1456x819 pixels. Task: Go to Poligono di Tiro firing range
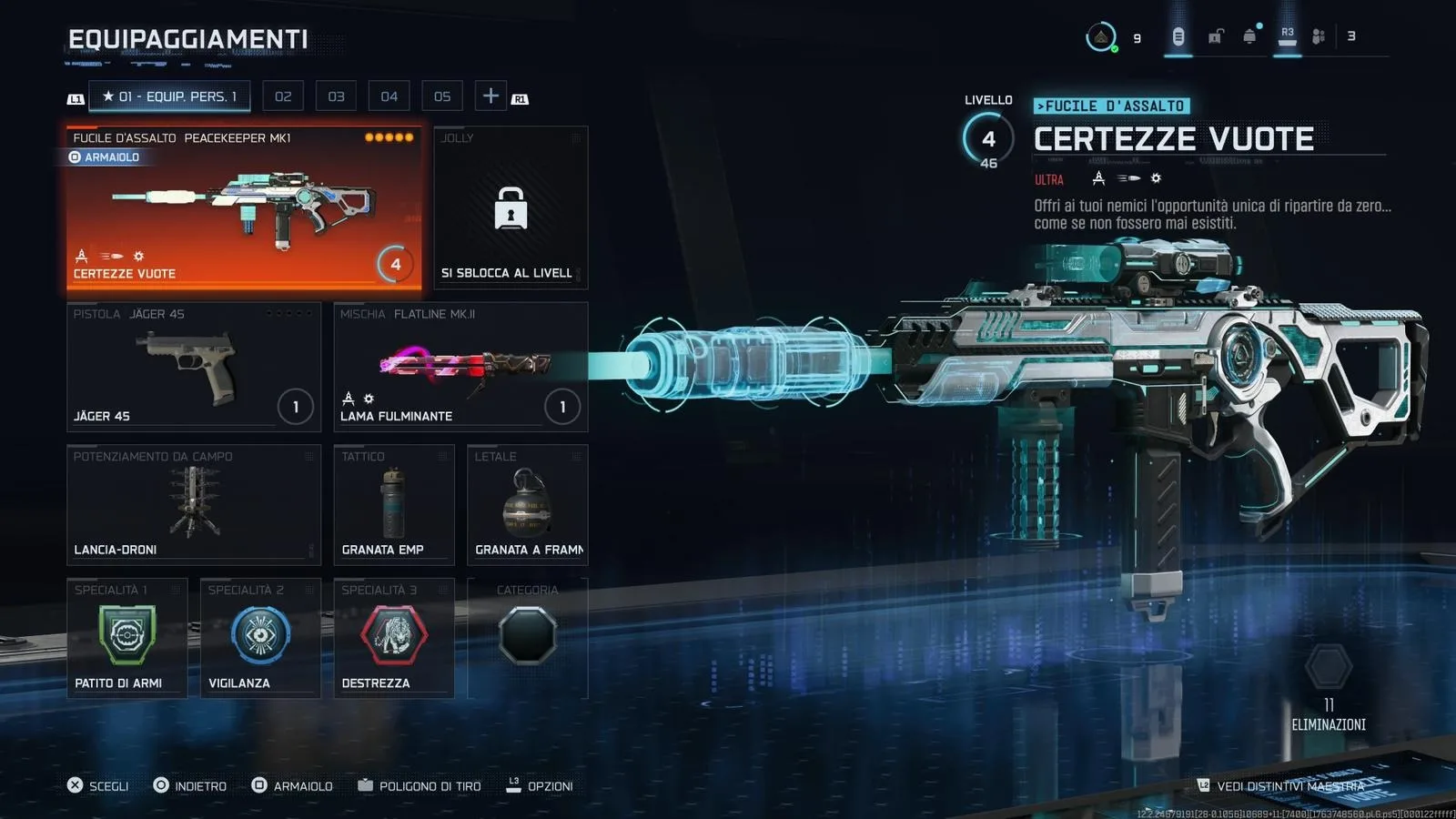pos(420,785)
